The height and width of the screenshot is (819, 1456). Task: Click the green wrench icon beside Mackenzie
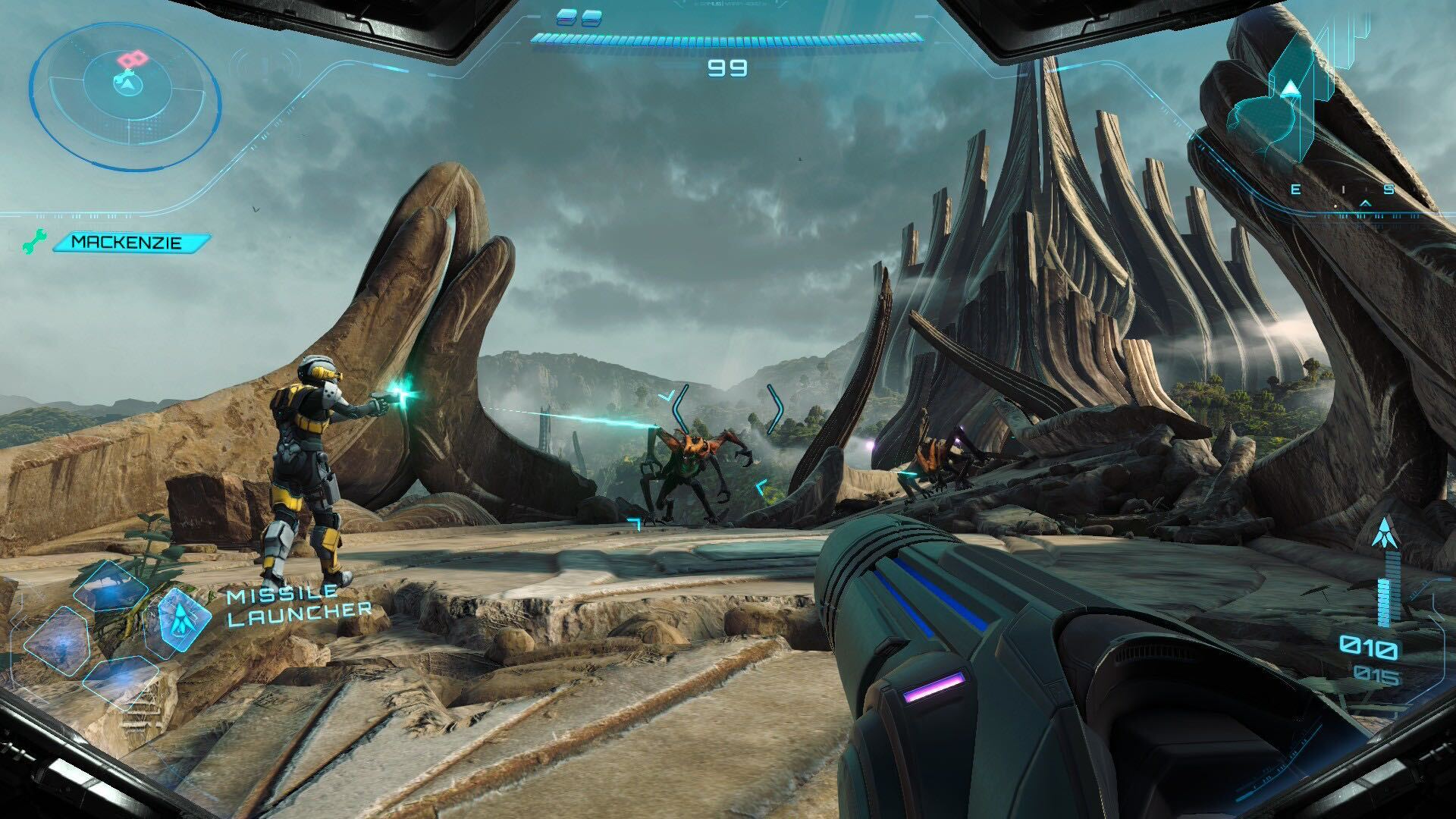point(33,243)
